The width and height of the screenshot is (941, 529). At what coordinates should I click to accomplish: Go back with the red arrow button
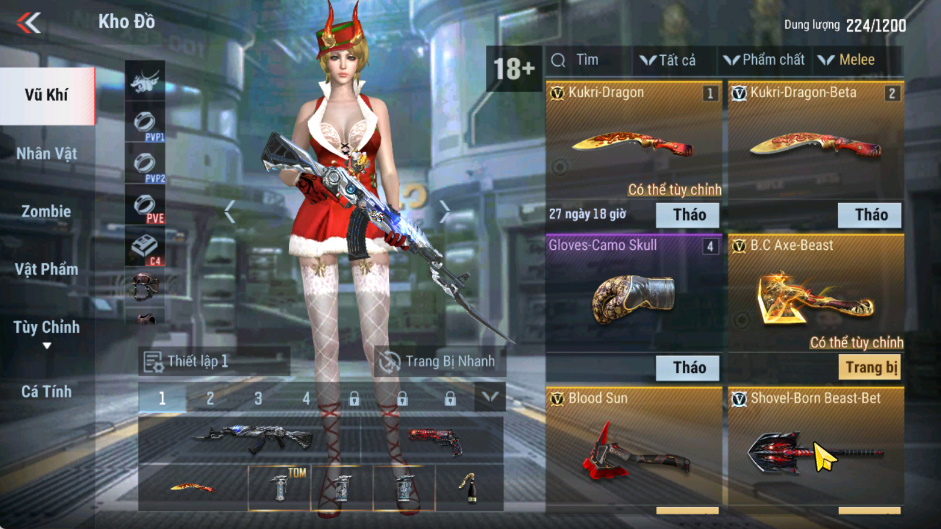(x=29, y=22)
